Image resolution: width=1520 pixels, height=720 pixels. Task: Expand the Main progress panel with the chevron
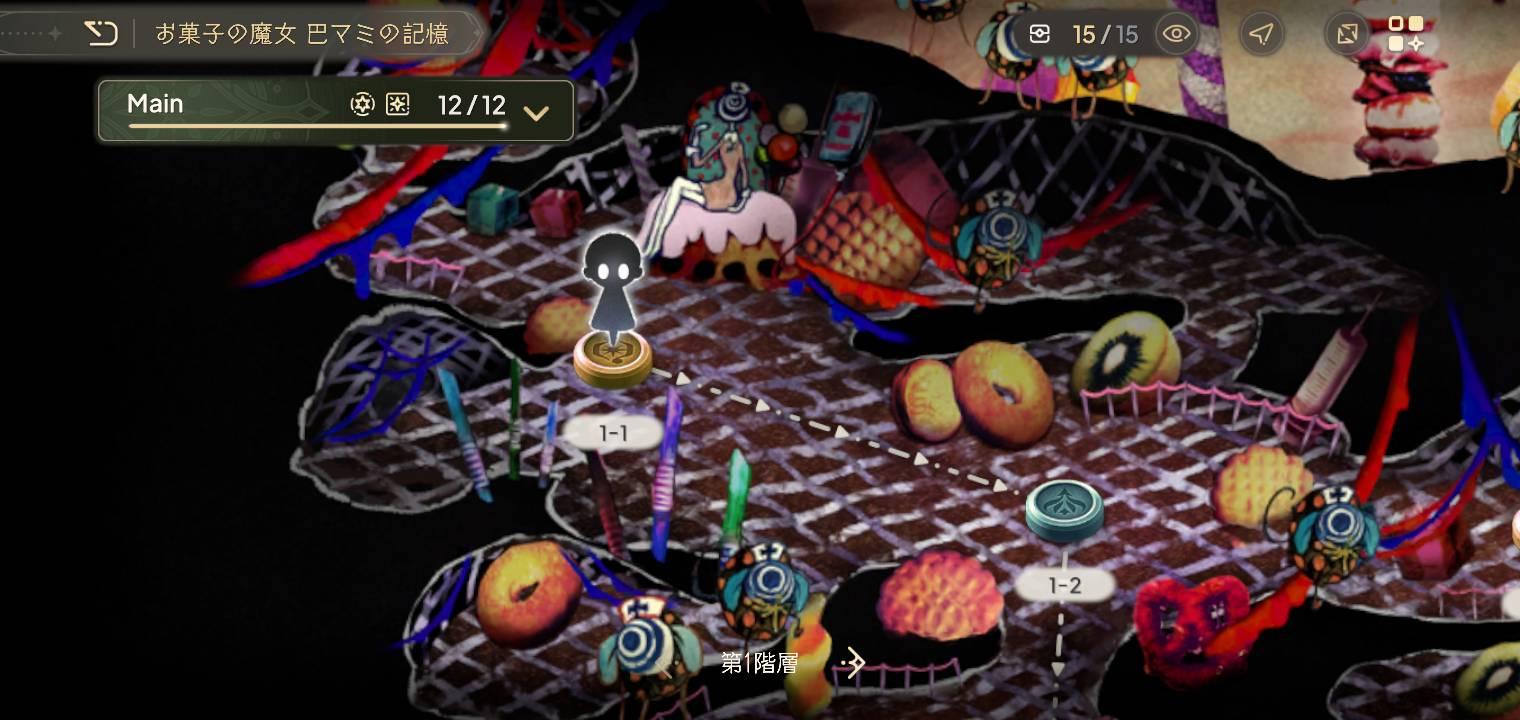(537, 113)
